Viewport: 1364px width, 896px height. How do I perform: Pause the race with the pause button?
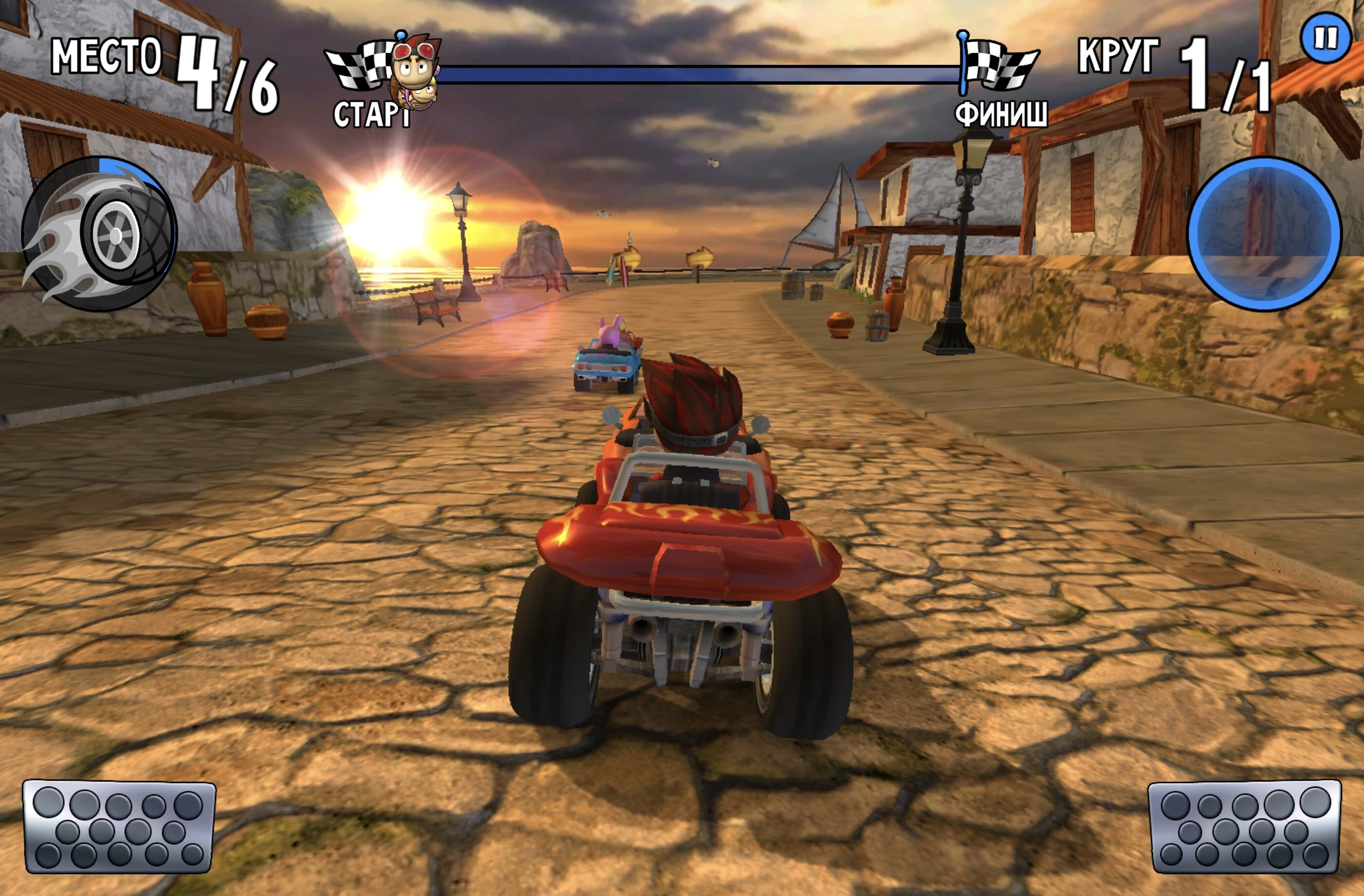click(x=1326, y=38)
